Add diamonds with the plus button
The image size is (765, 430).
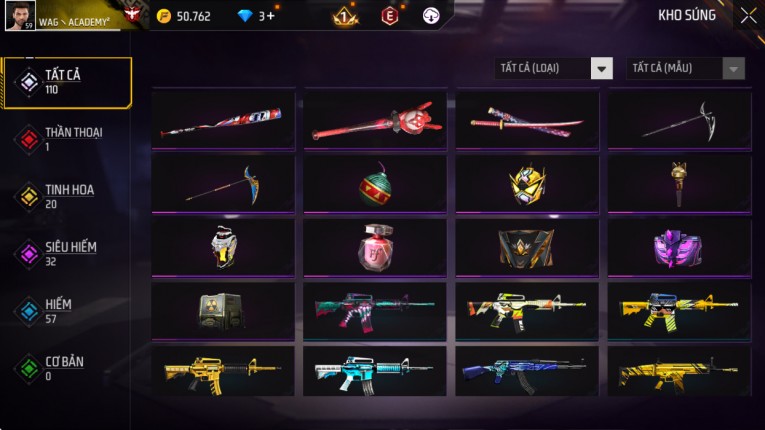coord(270,16)
